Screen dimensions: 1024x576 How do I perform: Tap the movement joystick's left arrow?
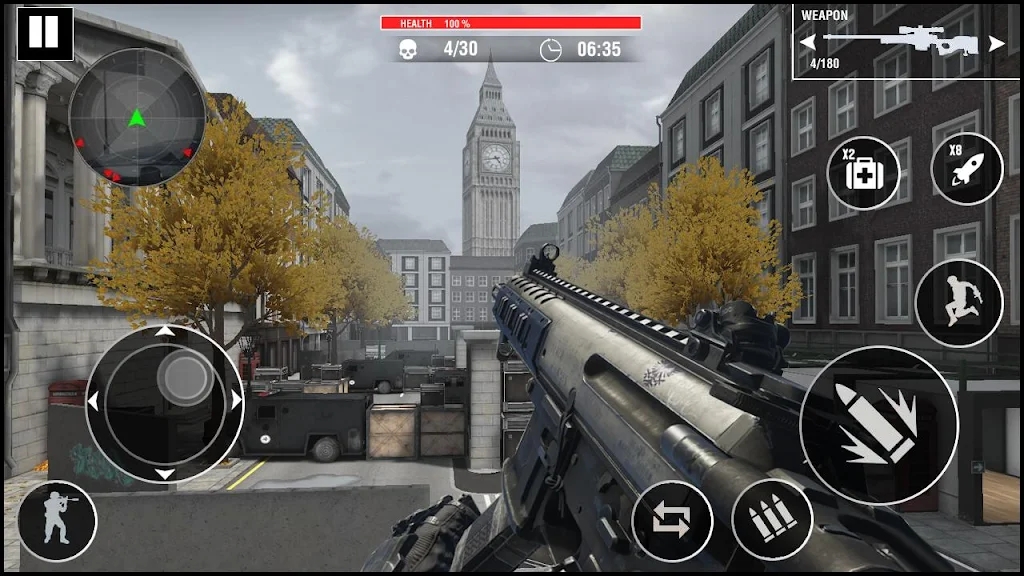click(x=93, y=402)
